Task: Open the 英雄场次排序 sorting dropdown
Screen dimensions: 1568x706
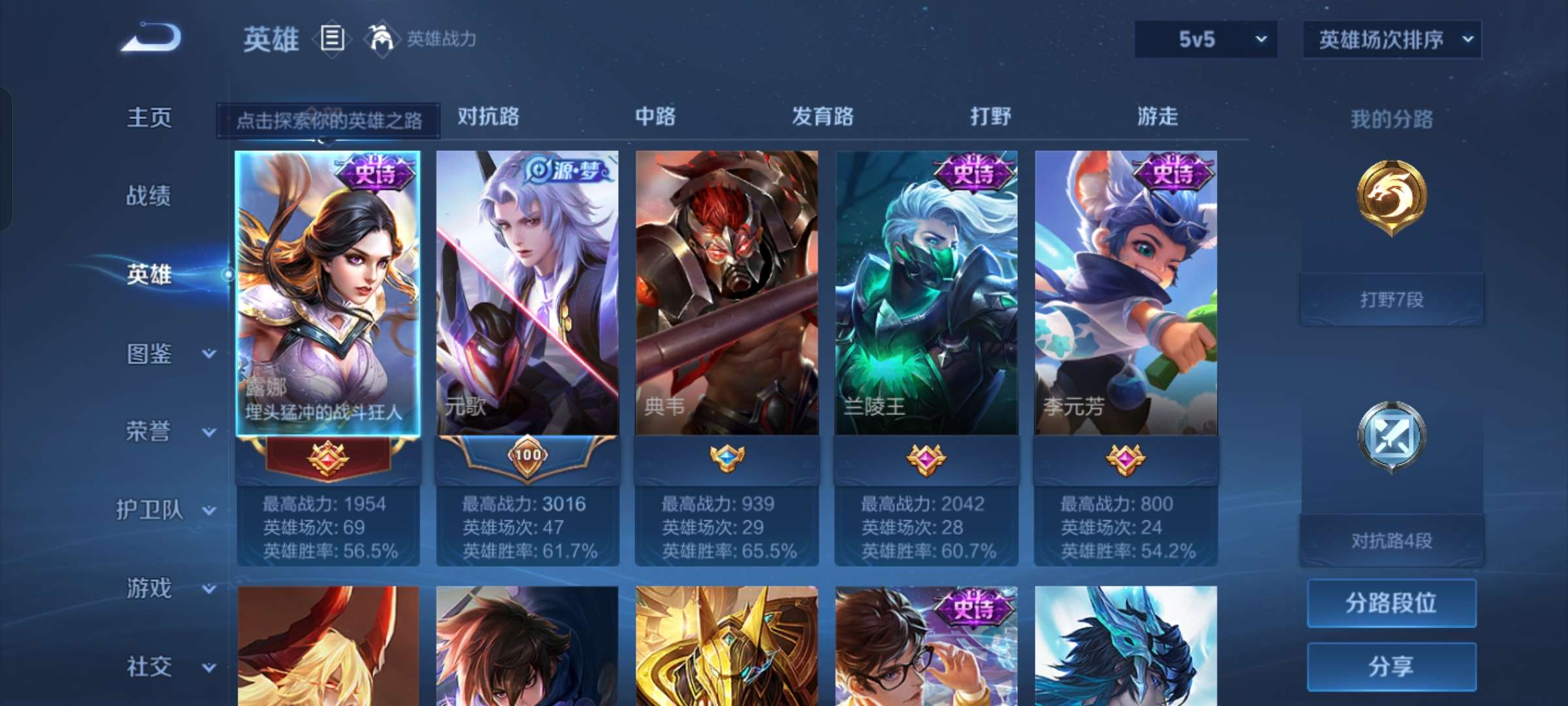Action: pyautogui.click(x=1392, y=39)
